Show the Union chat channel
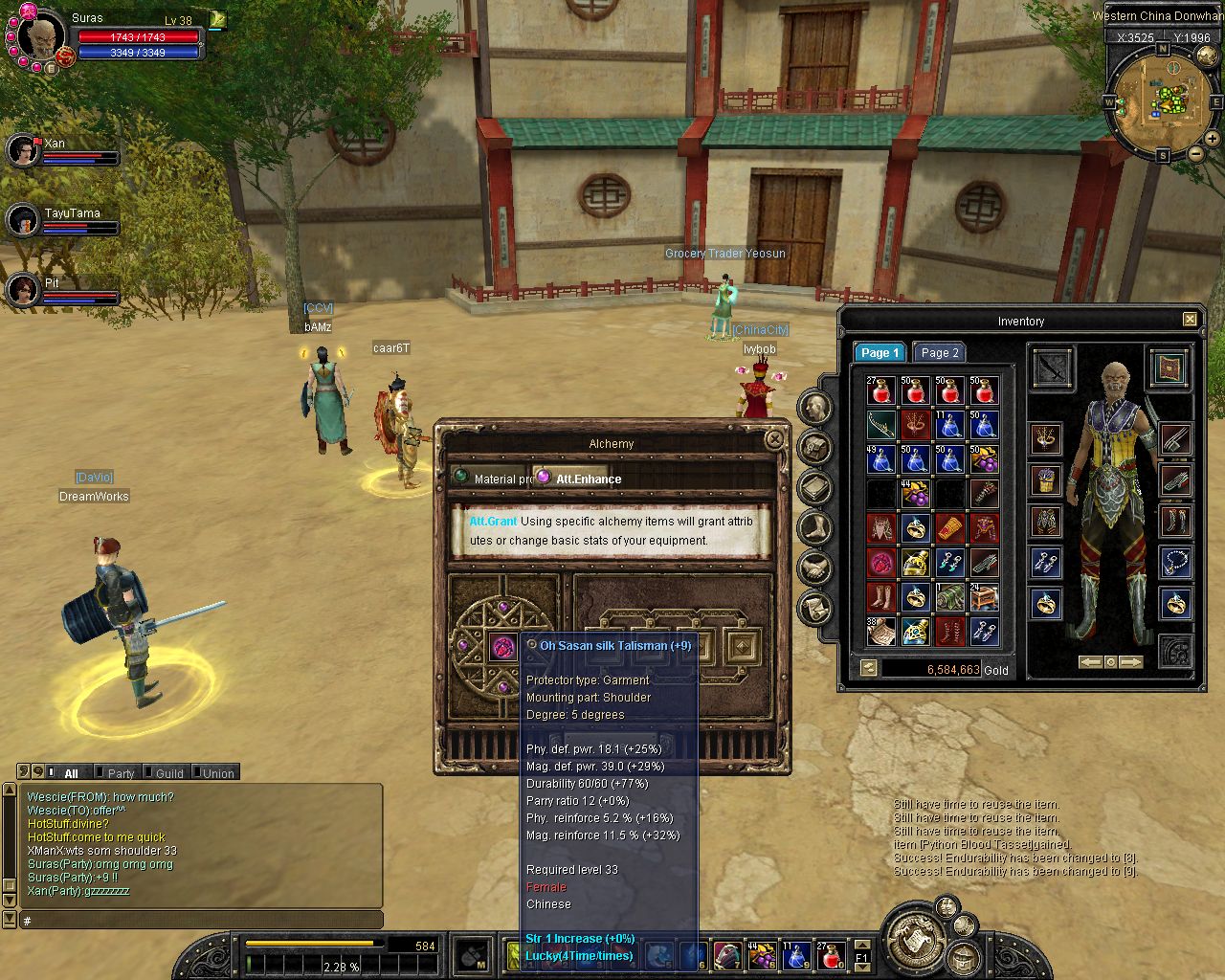Screen dimensions: 1225x980 coord(217,773)
